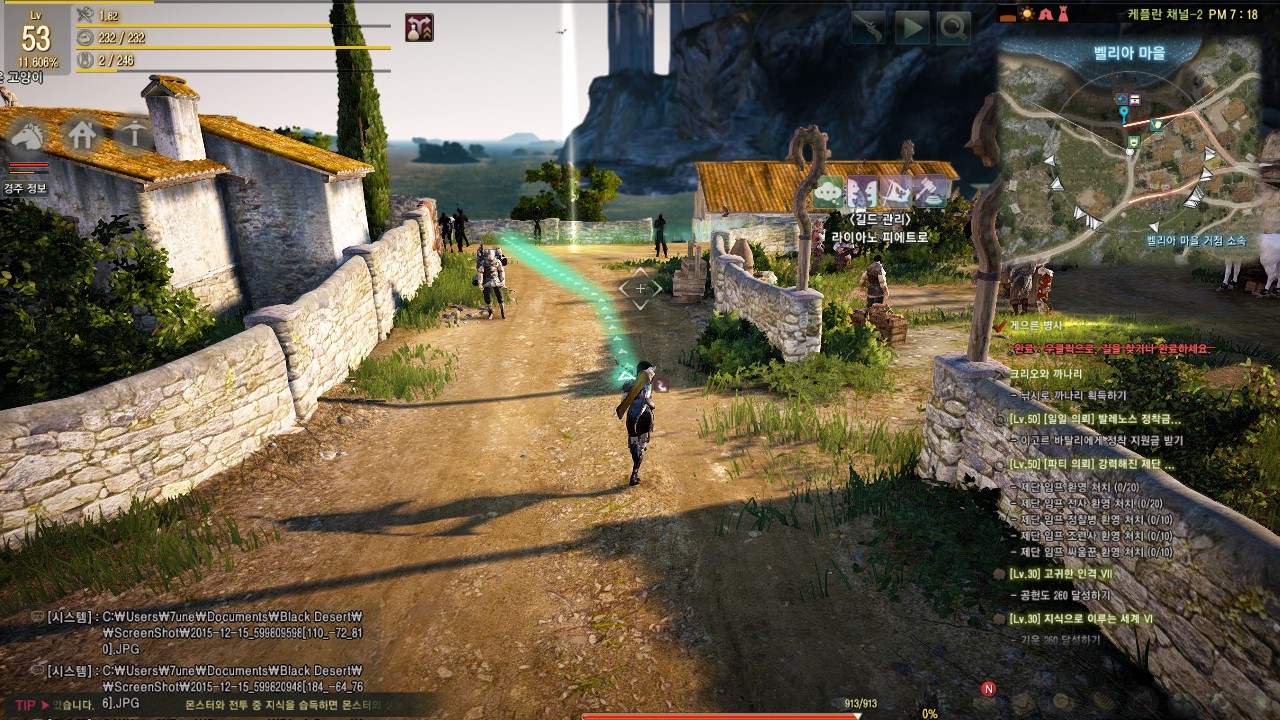Choose the guild flag NPC icon
Screen dimensions: 1280x720
pyautogui.click(x=896, y=191)
